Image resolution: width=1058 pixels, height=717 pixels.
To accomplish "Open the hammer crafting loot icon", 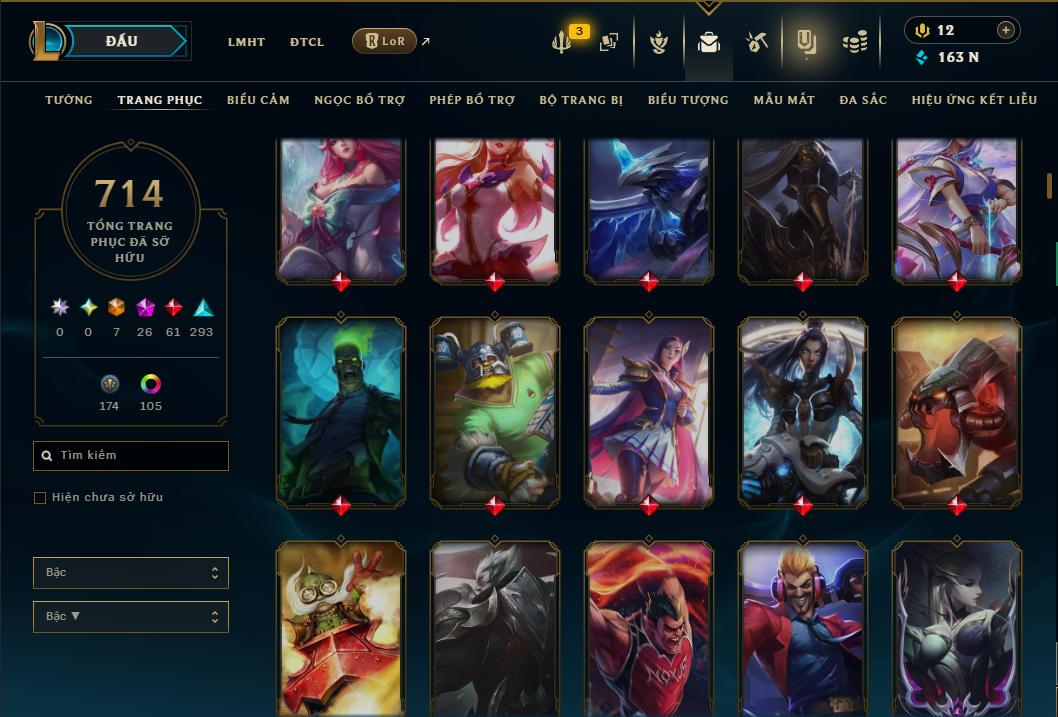I will coord(756,42).
